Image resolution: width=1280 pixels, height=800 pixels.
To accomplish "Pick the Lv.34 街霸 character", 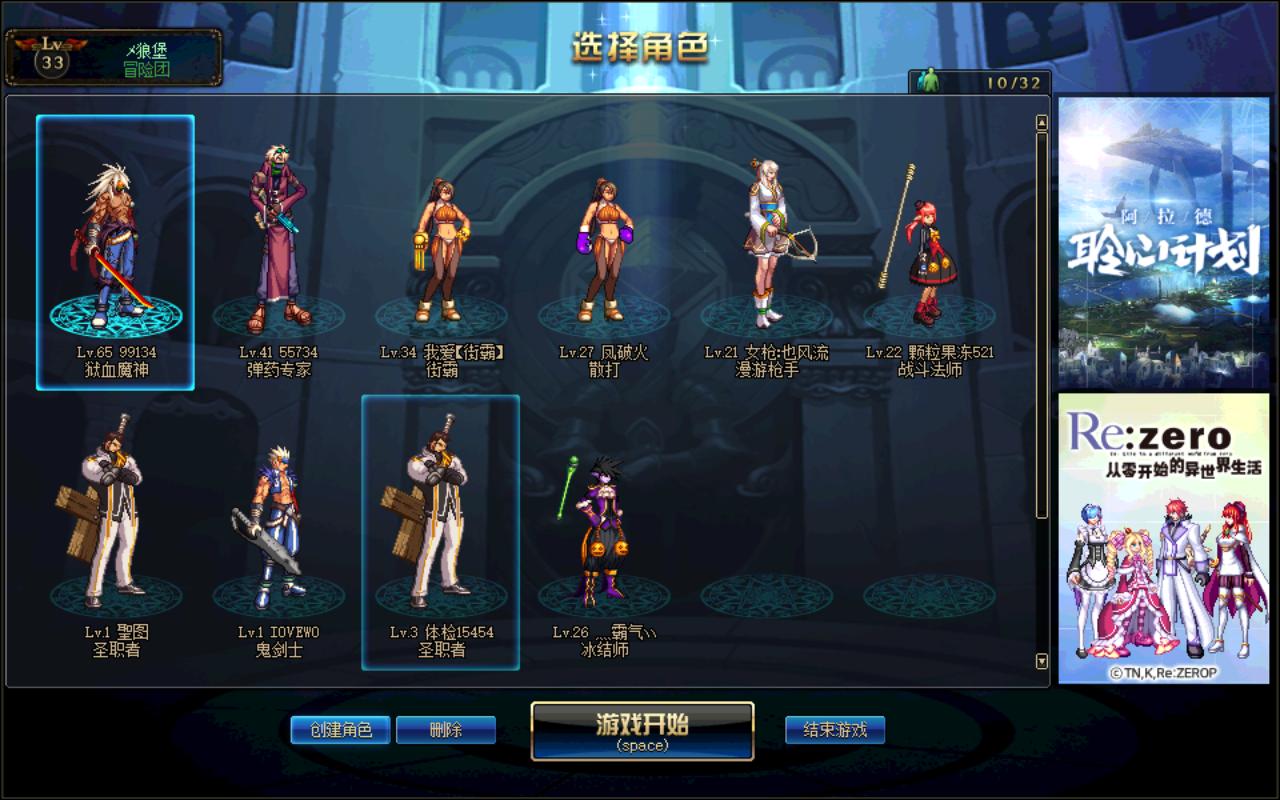I will click(441, 250).
